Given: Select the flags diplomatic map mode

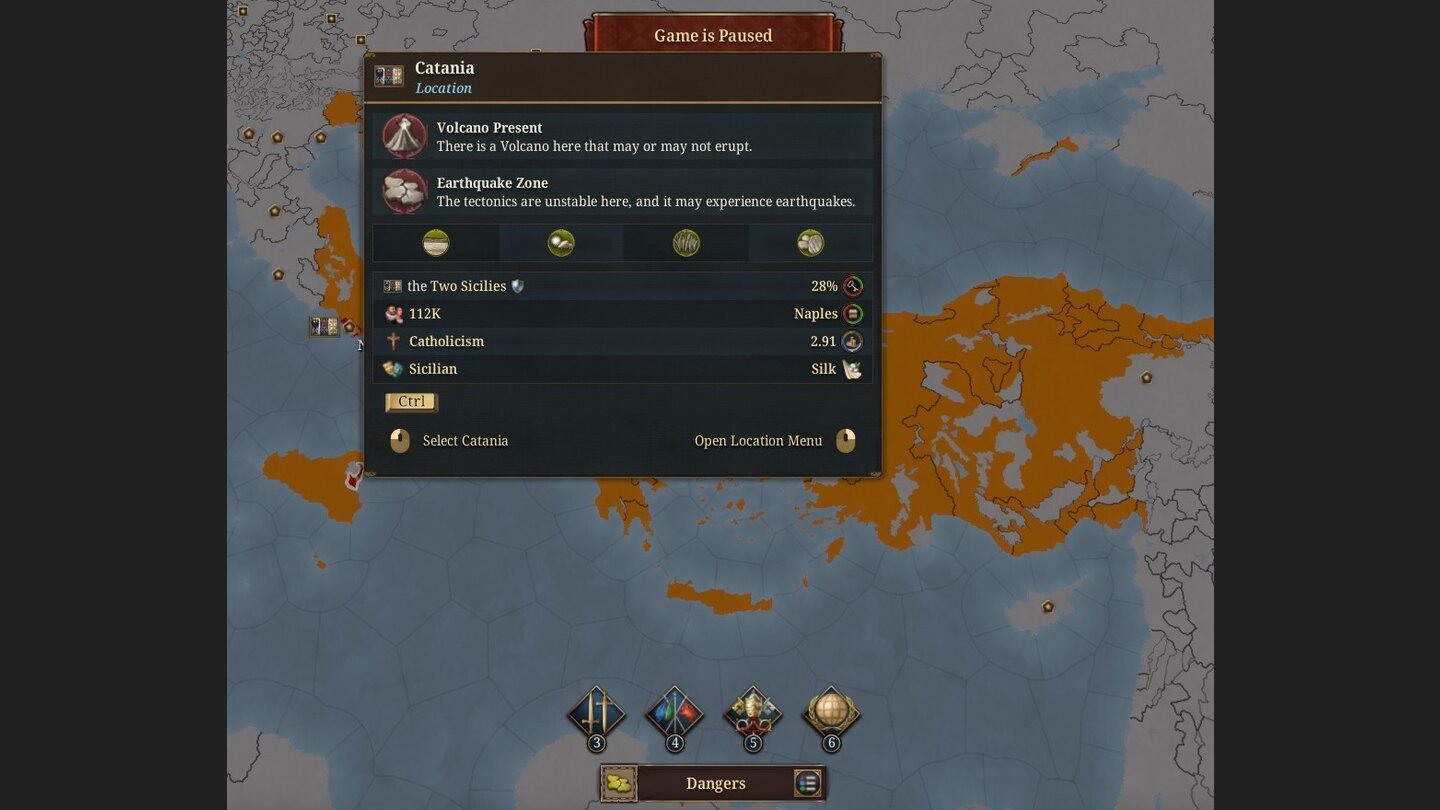Looking at the screenshot, I should coord(674,713).
